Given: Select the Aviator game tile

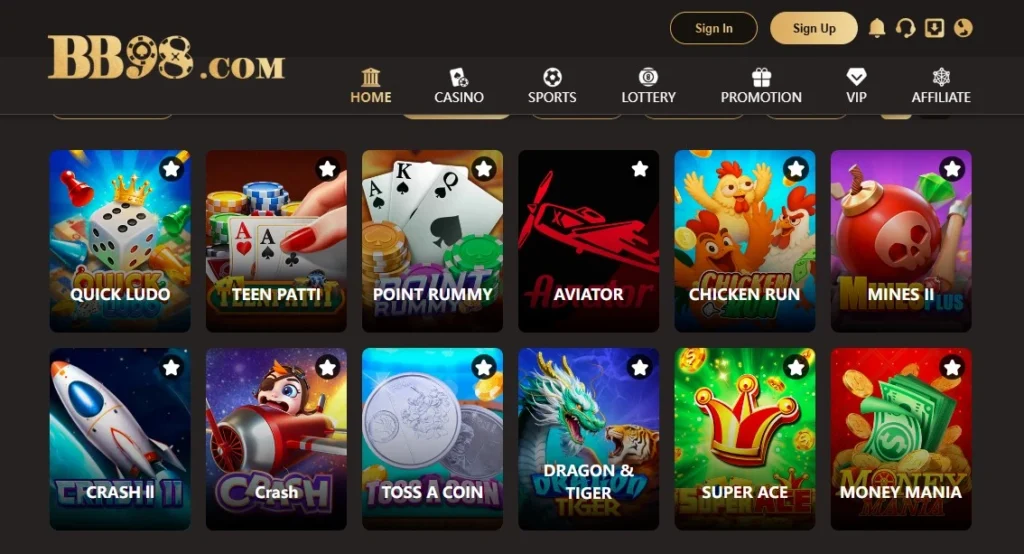Looking at the screenshot, I should [588, 241].
